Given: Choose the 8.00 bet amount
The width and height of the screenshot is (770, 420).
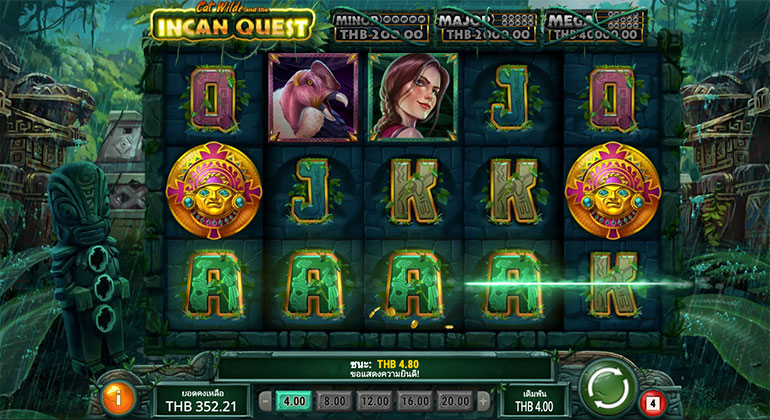Looking at the screenshot, I should coord(331,399).
